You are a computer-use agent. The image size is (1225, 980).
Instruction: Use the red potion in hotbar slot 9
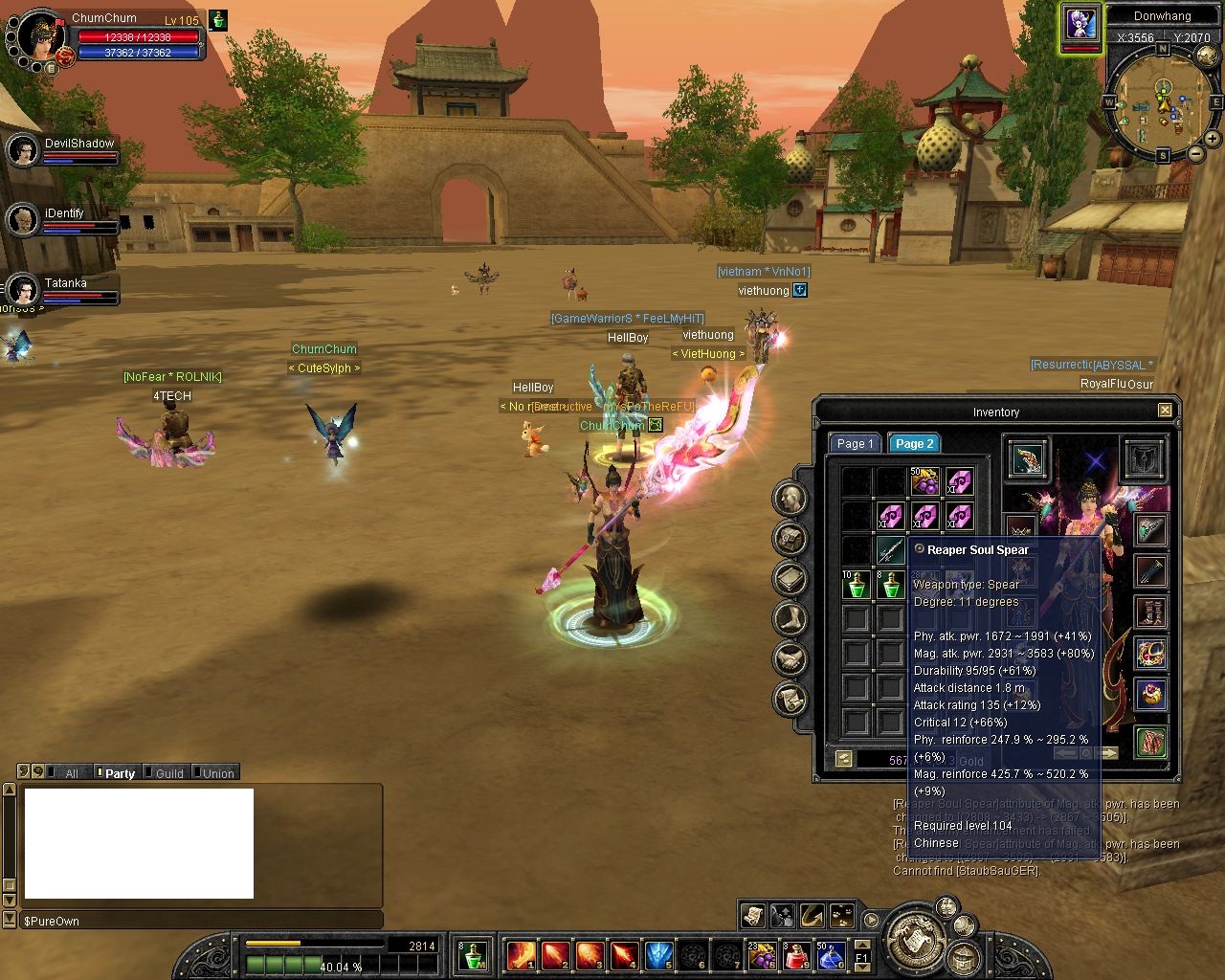coord(797,955)
